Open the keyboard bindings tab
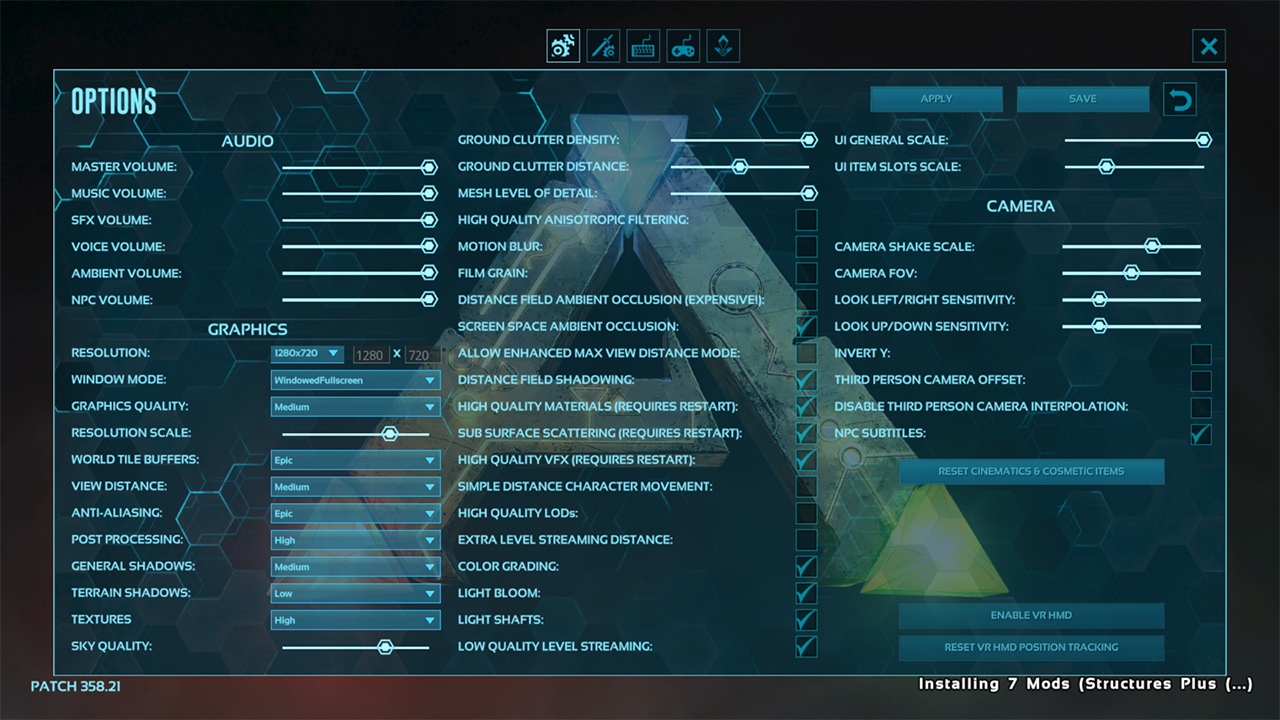 (643, 46)
